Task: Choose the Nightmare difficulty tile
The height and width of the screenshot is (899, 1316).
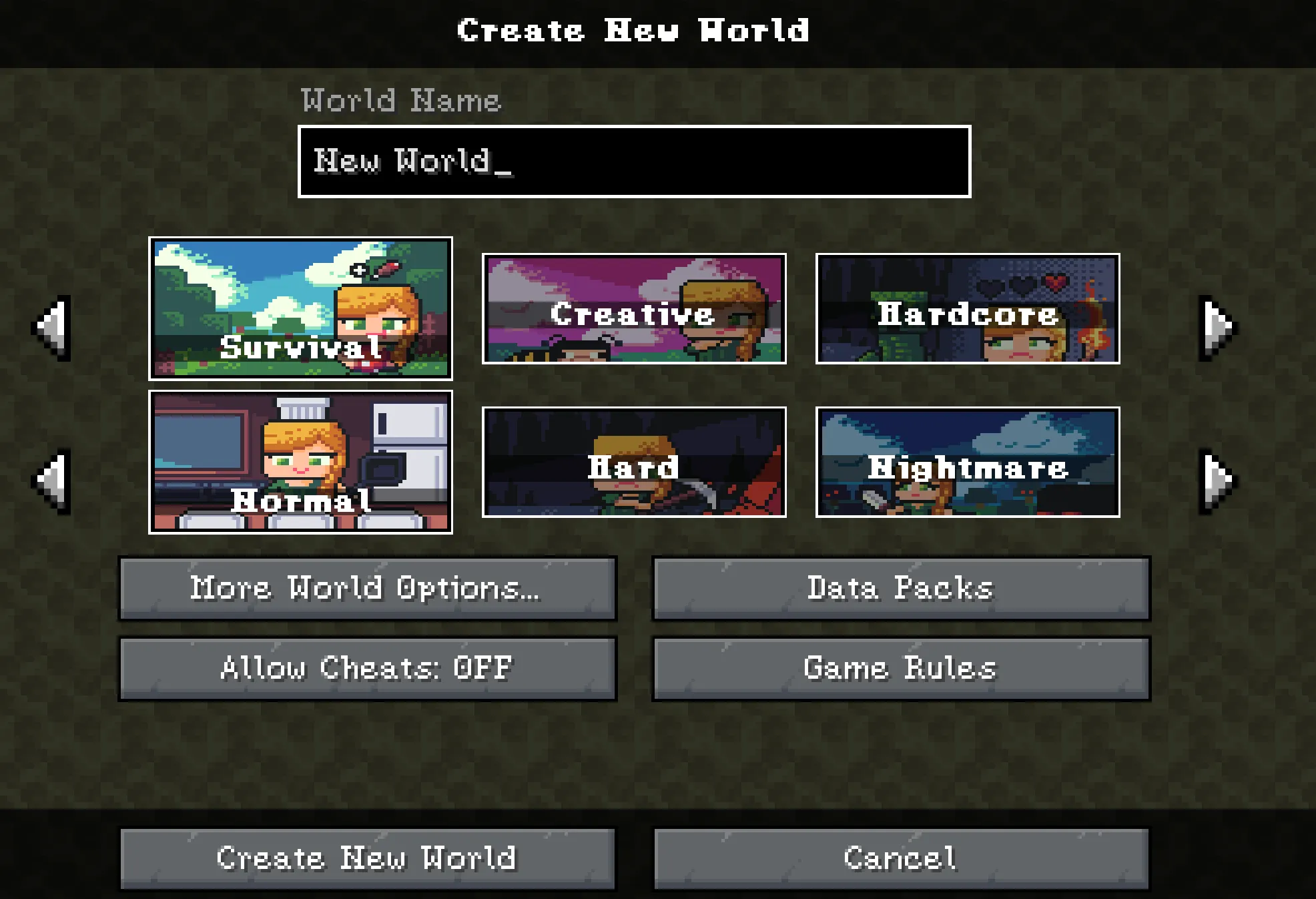Action: point(967,461)
